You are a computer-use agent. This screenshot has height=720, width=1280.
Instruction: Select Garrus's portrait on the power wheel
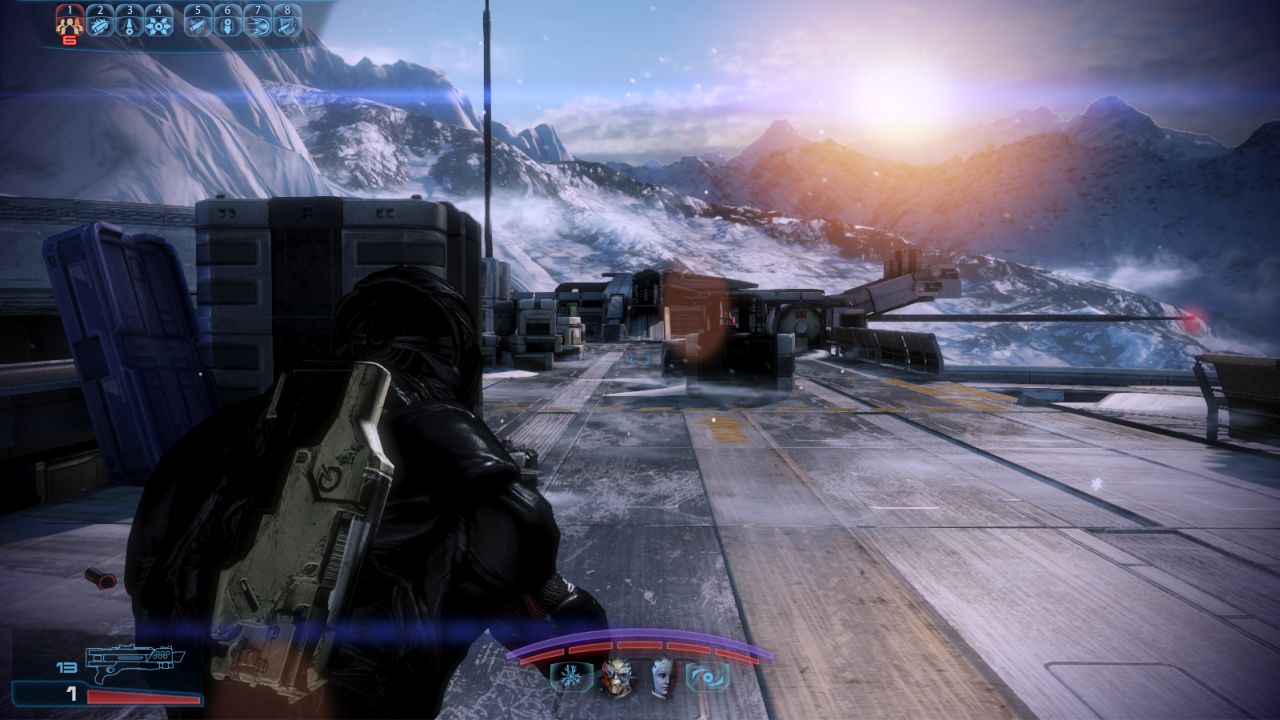pos(619,678)
